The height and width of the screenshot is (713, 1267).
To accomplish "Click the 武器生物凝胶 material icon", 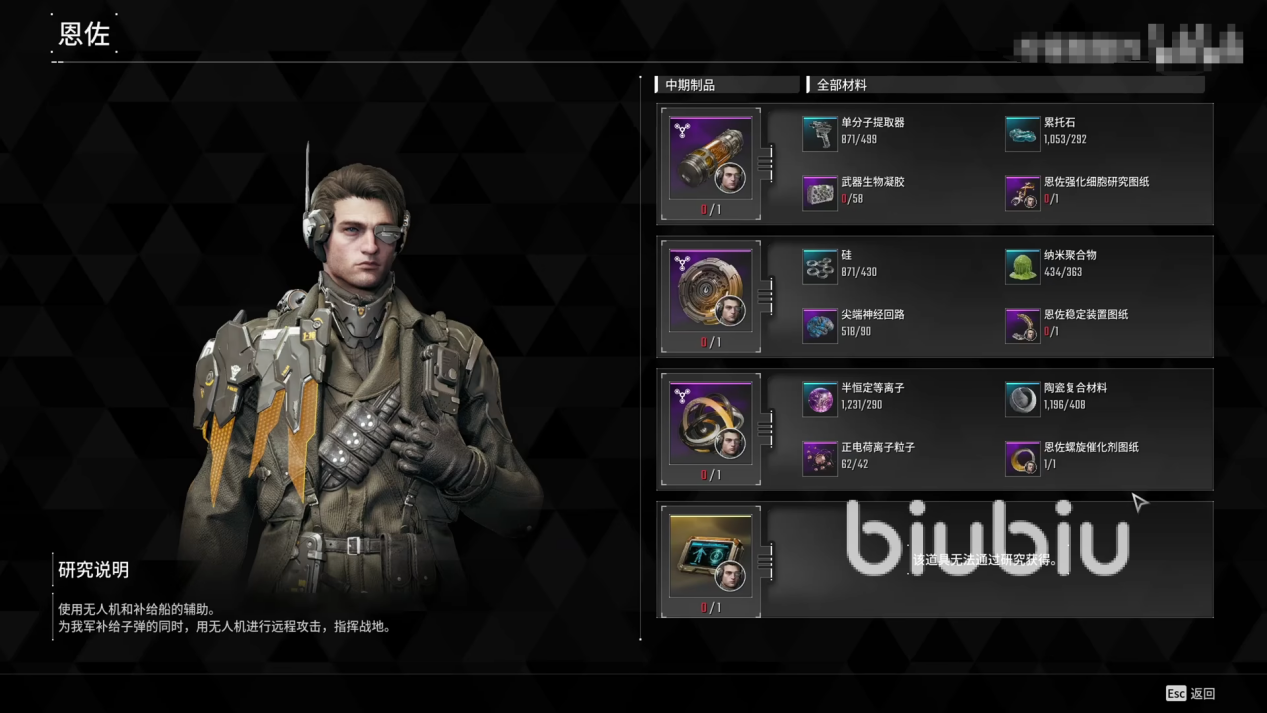I will pos(819,193).
